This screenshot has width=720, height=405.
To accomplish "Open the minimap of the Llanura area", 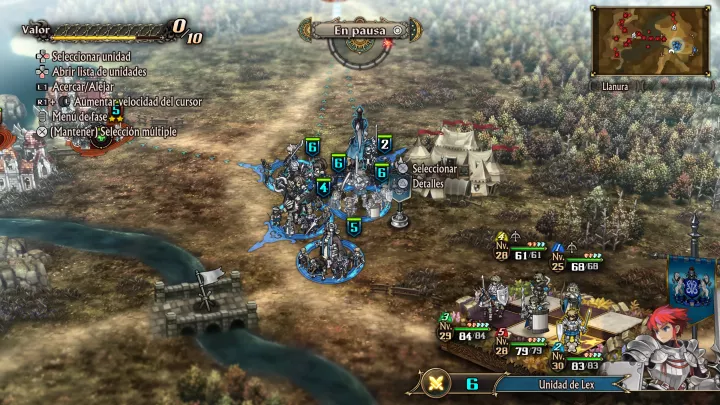I will point(650,42).
